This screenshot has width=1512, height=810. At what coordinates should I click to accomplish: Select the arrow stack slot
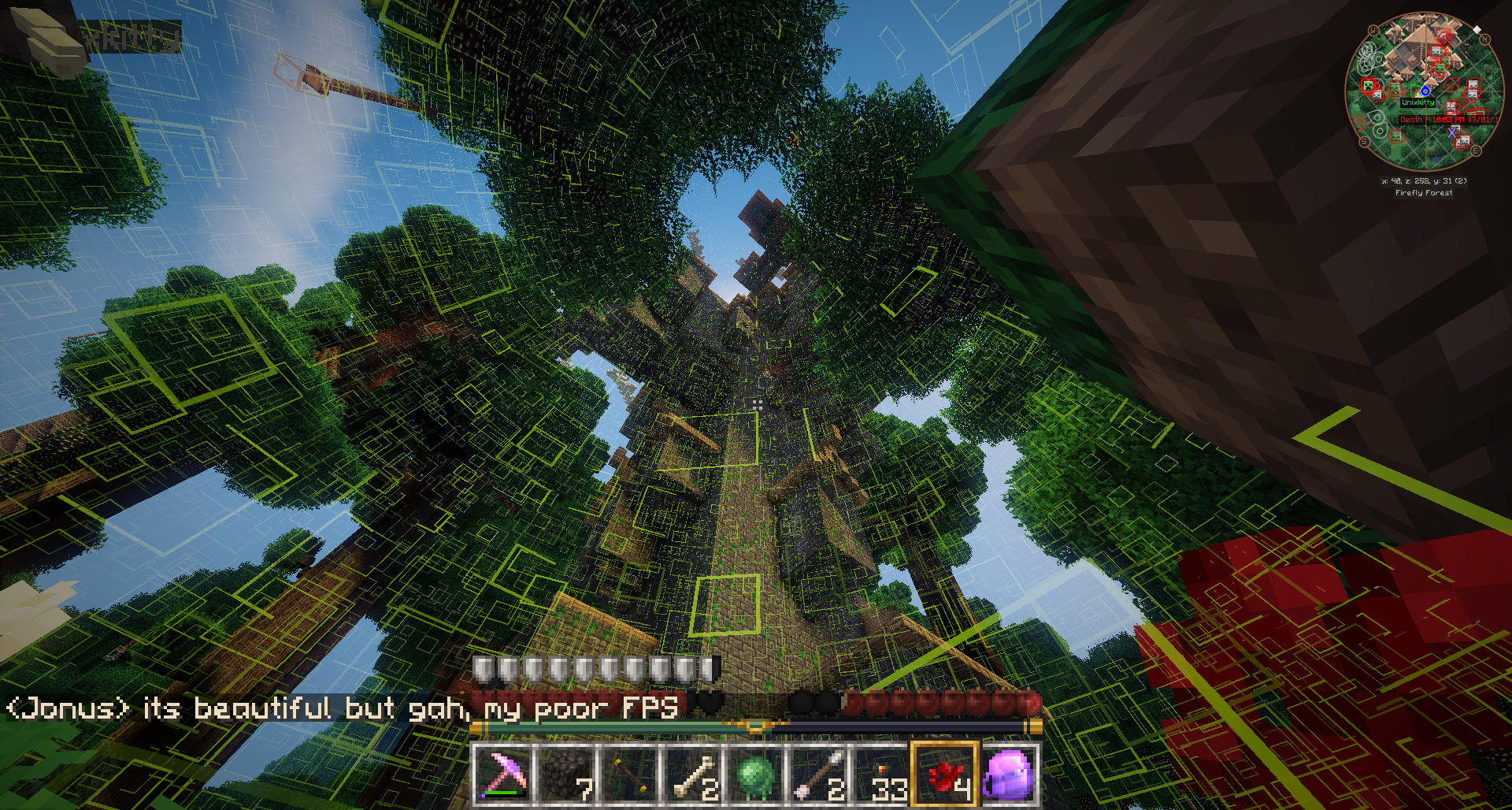click(x=819, y=774)
